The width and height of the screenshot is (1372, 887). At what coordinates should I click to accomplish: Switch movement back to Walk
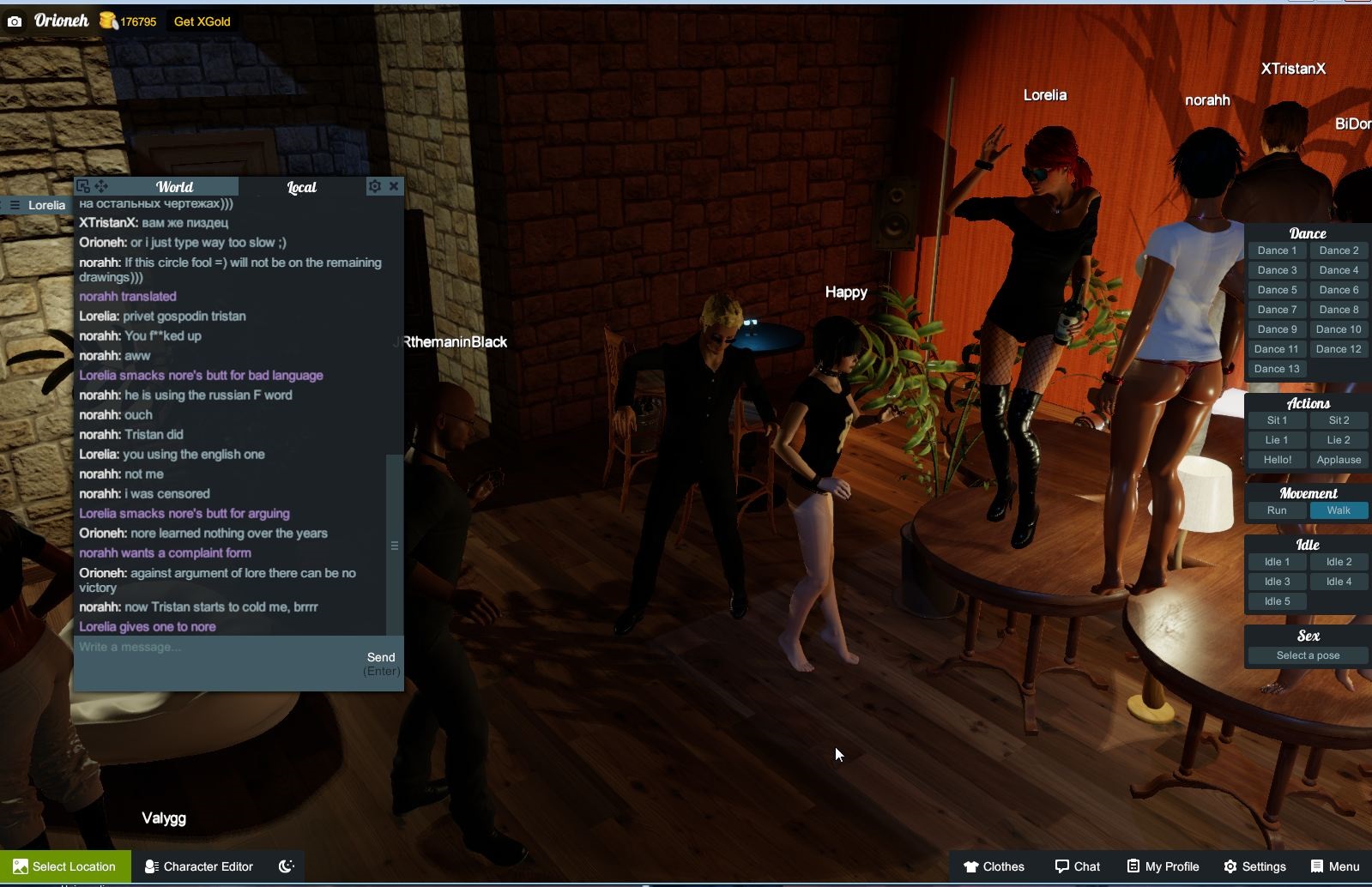point(1339,510)
